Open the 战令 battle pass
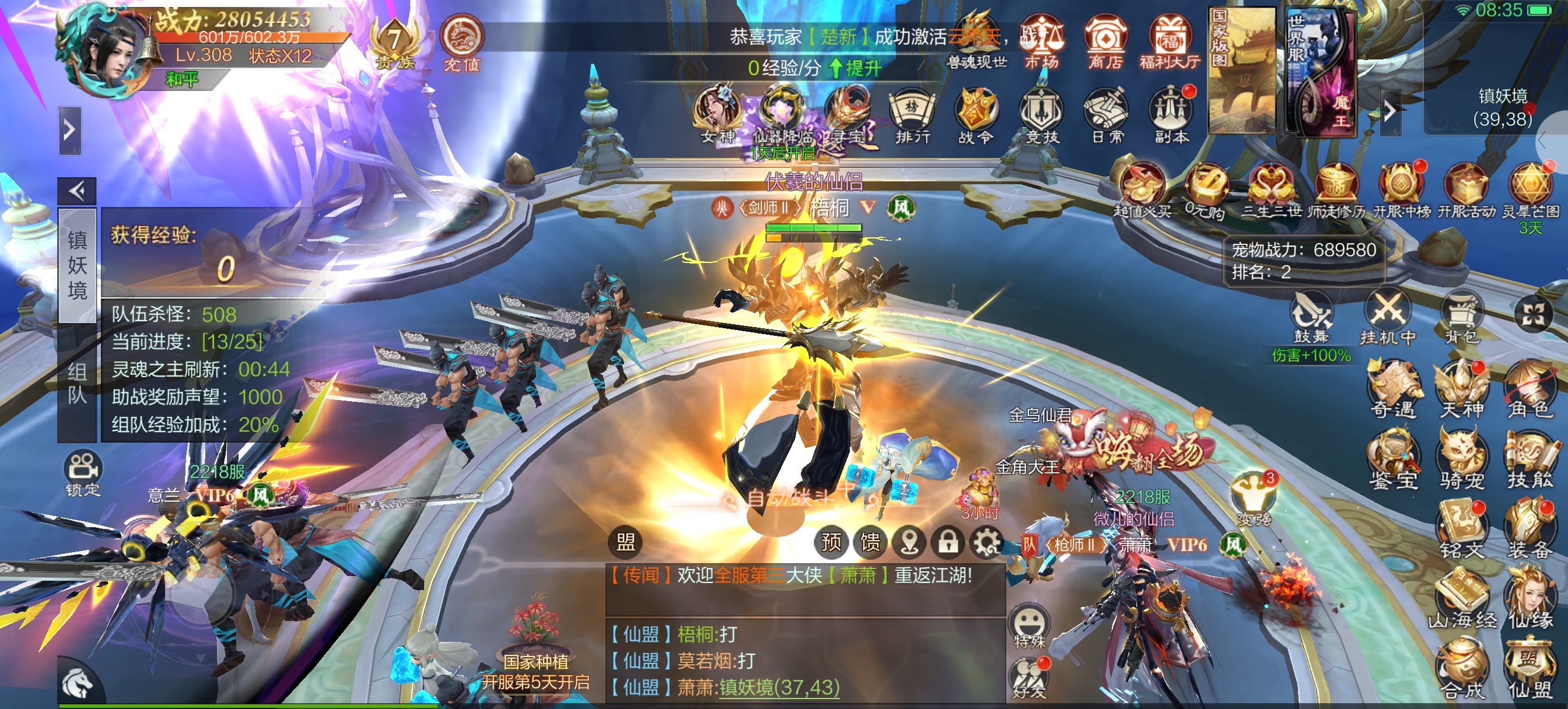The image size is (1568, 709). tap(977, 117)
